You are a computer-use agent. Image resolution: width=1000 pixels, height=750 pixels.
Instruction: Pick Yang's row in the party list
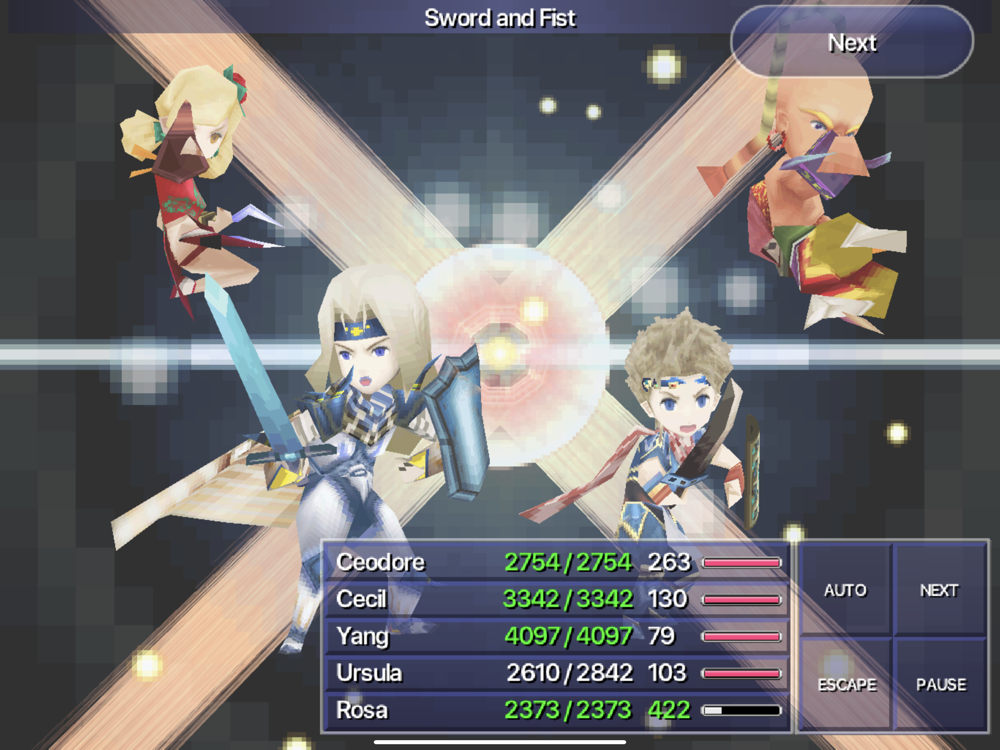556,636
